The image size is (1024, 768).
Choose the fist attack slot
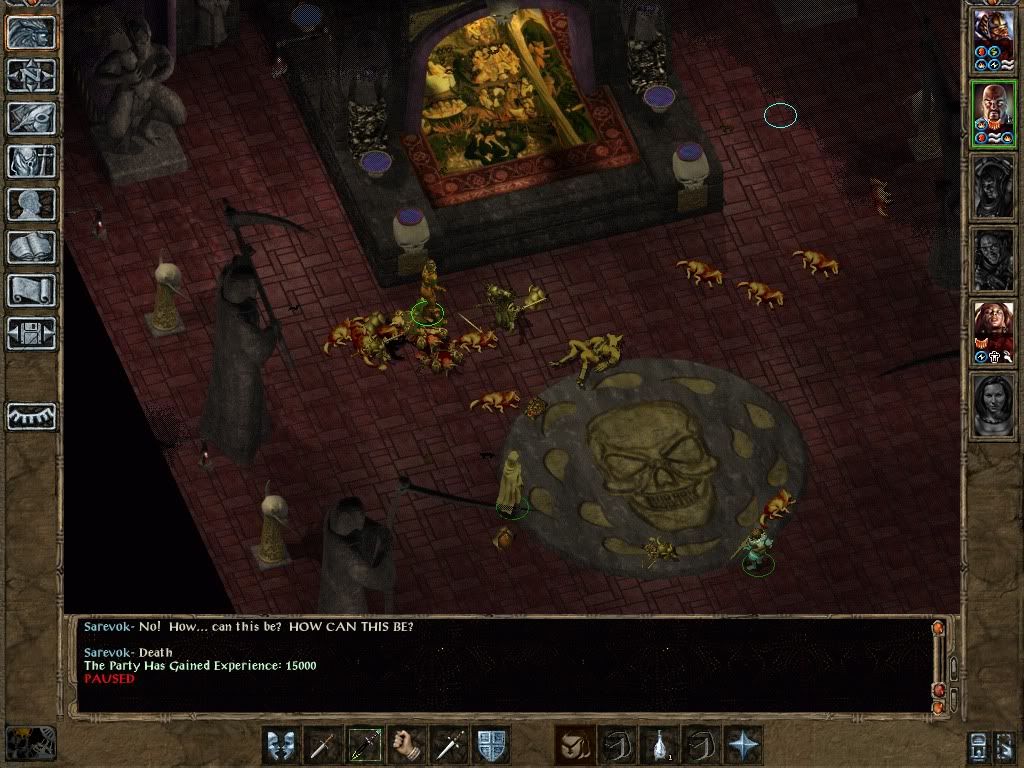pos(406,745)
